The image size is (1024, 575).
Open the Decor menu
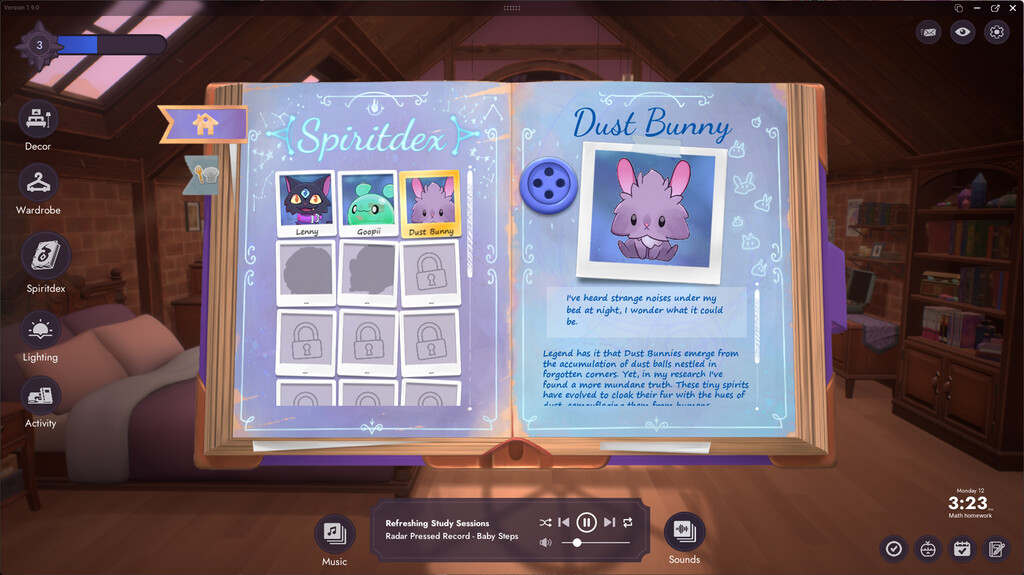coord(39,120)
